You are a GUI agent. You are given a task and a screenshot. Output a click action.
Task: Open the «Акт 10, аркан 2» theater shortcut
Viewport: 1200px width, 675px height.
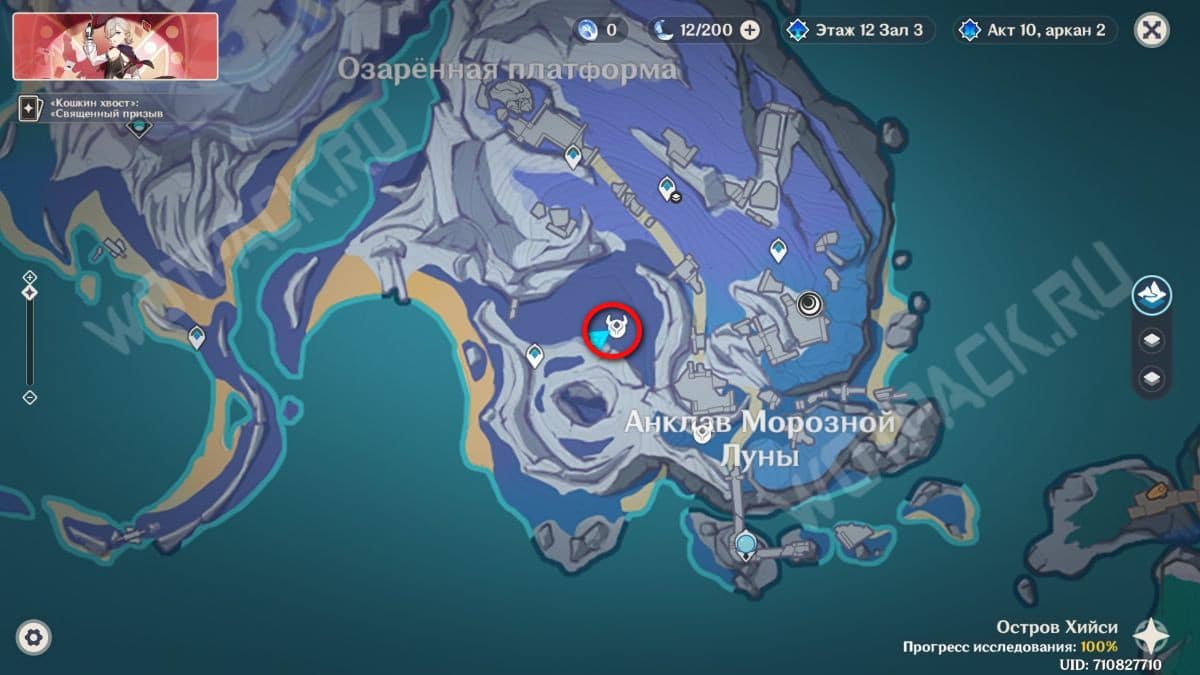click(x=1035, y=30)
